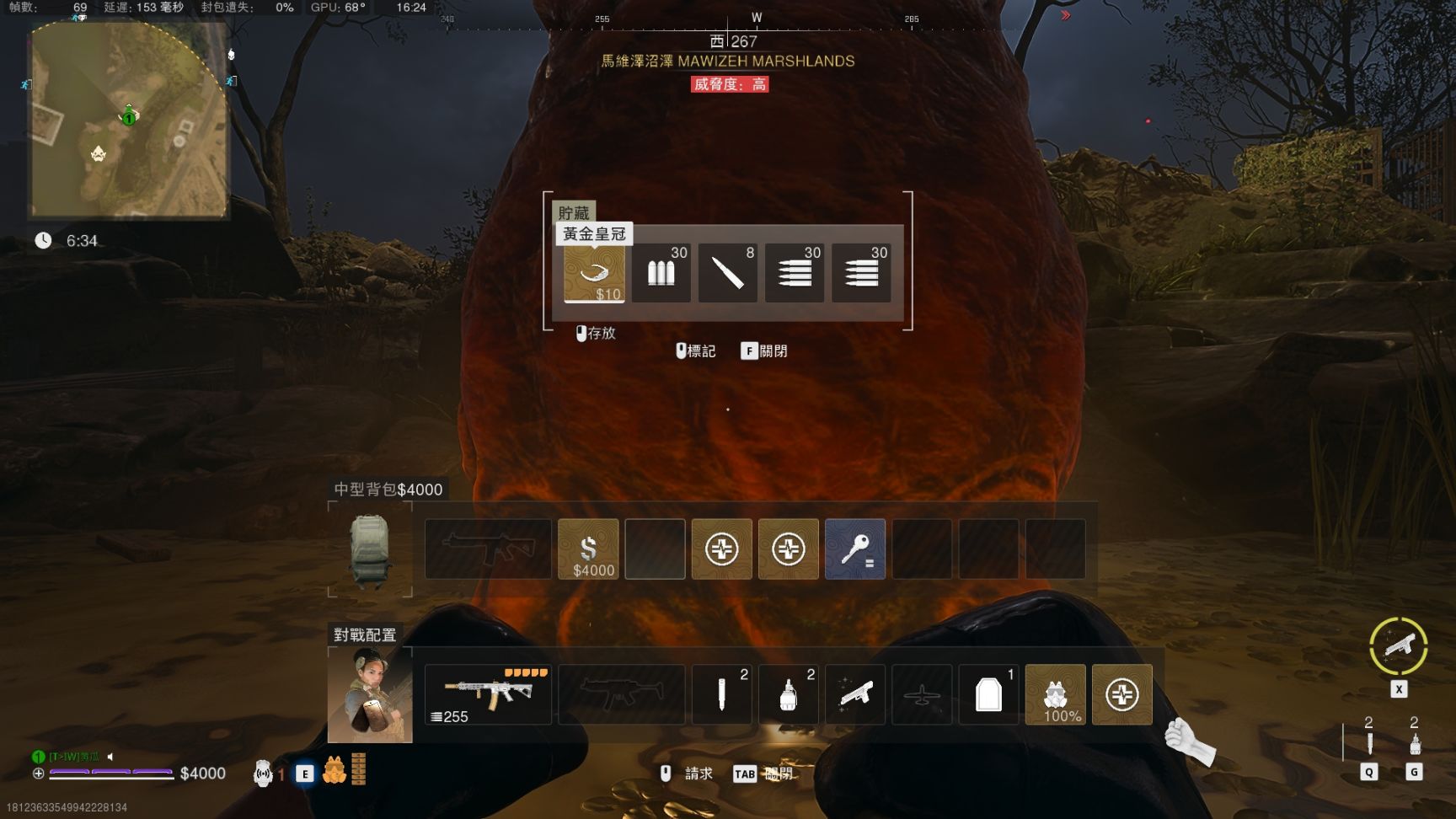Choose the tactical stim slot with count 2
Image resolution: width=1456 pixels, height=819 pixels.
tap(721, 694)
